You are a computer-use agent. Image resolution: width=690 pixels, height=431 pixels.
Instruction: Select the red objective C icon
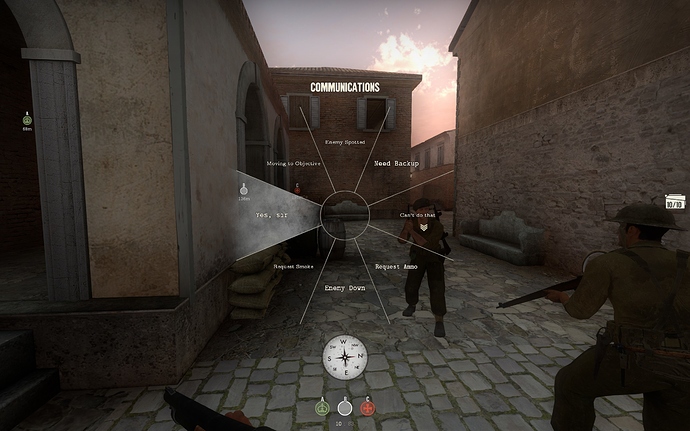tap(368, 407)
